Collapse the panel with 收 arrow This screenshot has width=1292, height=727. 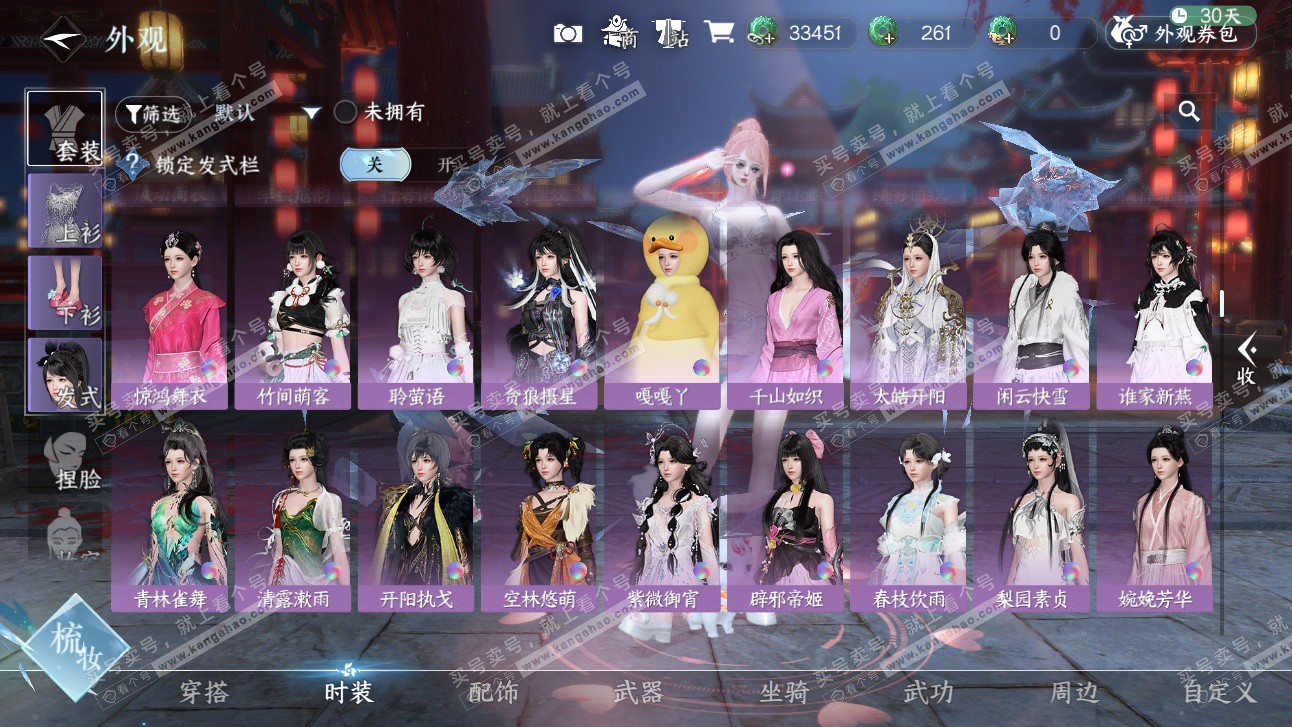(x=1246, y=360)
